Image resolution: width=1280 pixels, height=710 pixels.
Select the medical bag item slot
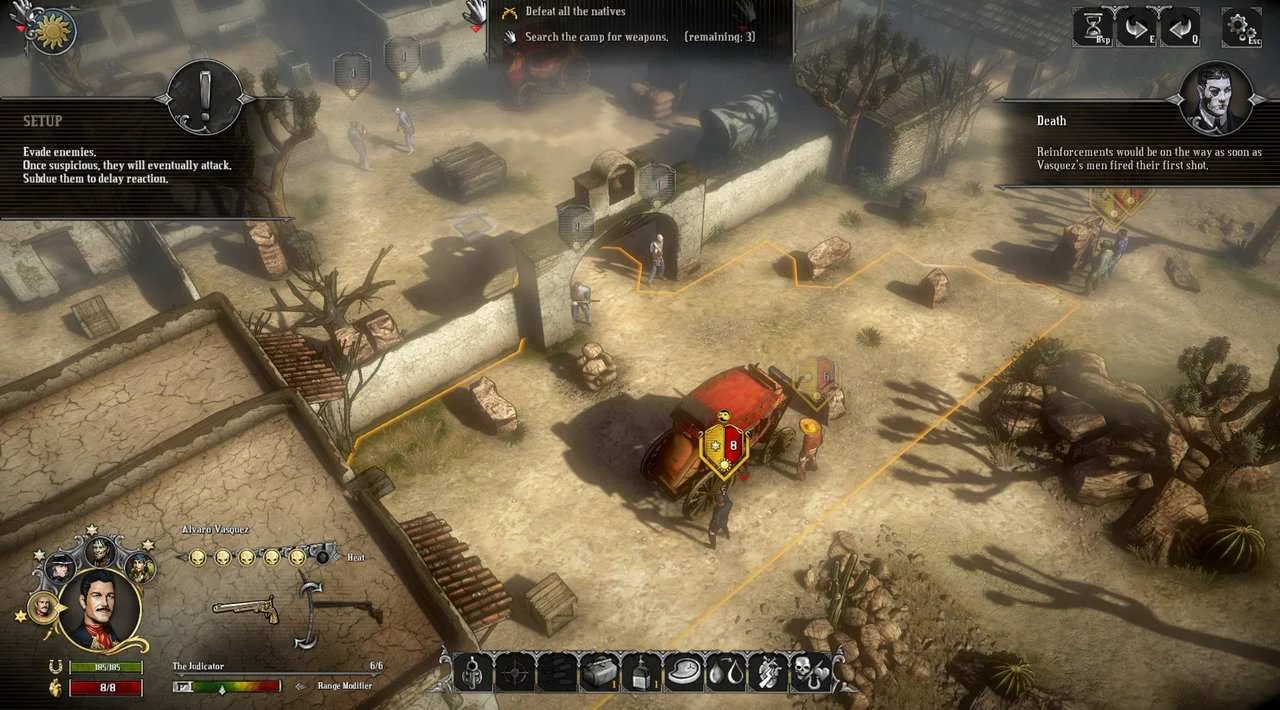point(598,671)
